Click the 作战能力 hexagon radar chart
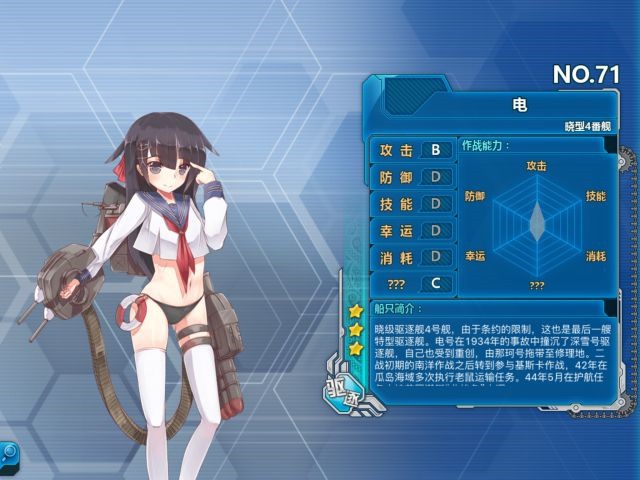Viewport: 640px width, 480px height. 536,218
